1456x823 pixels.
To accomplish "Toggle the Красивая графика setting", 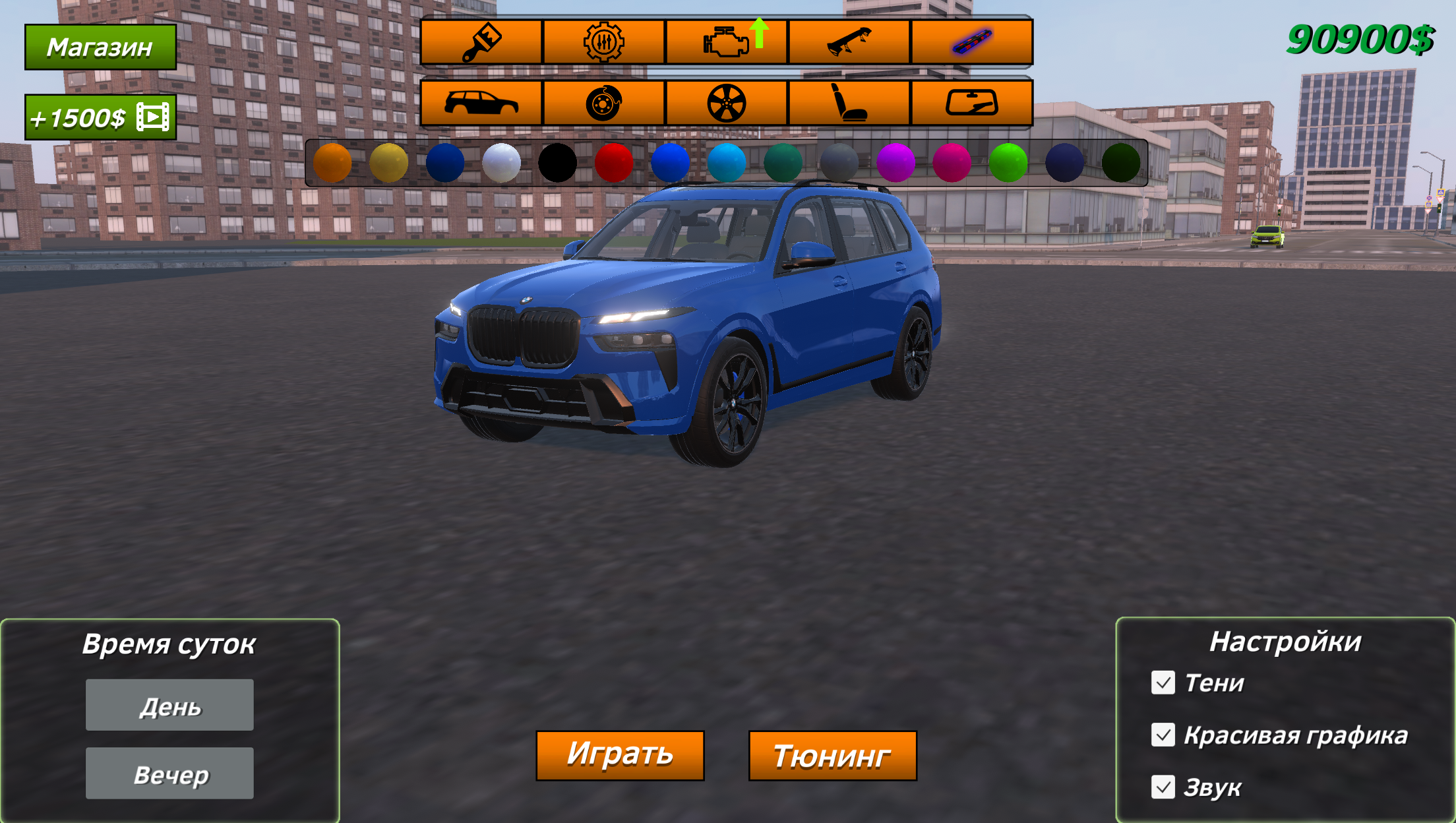I will (1164, 735).
